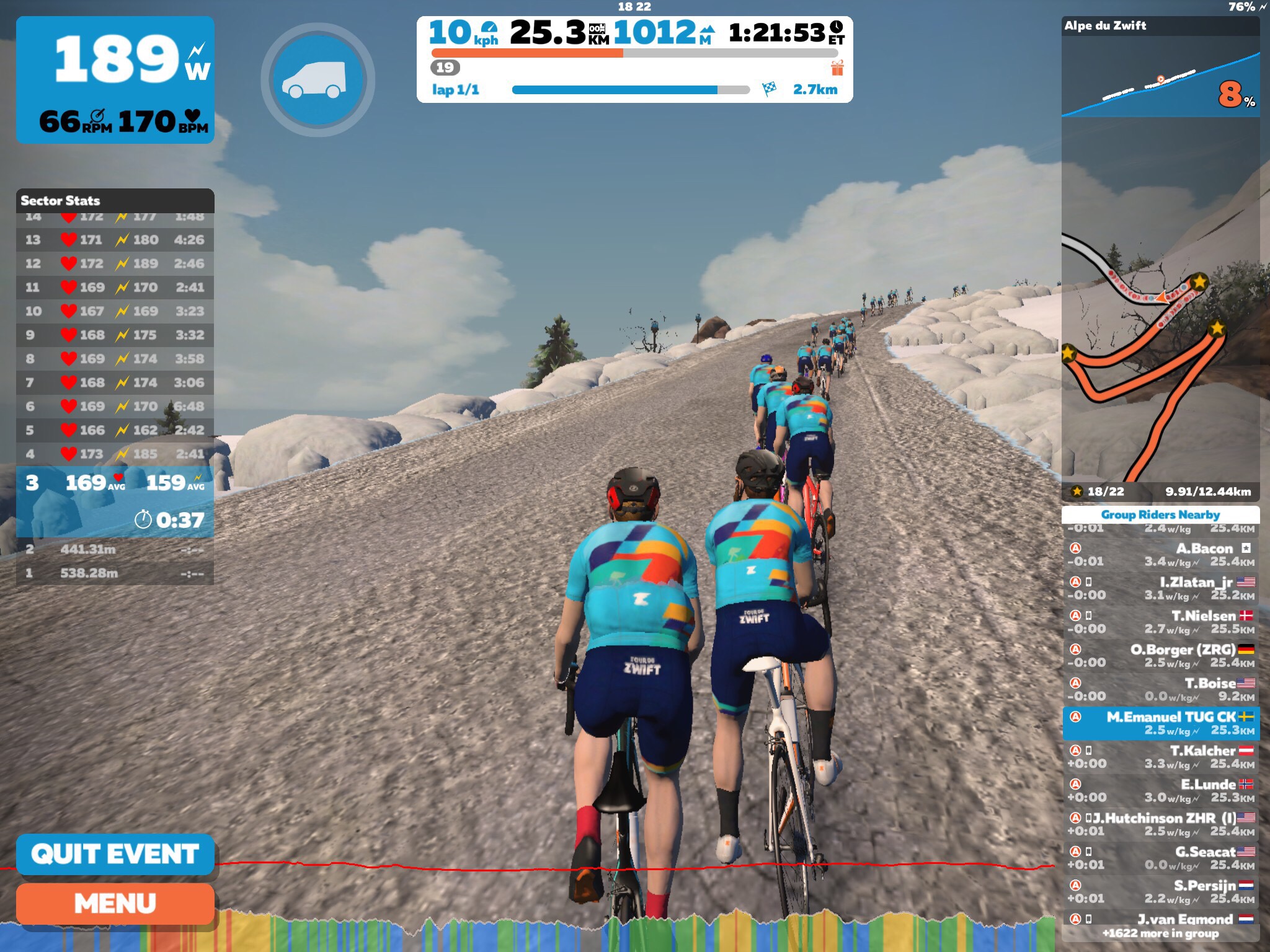Select the 189 watt power display panel
Screen dimensions: 1270x952
pyautogui.click(x=115, y=79)
